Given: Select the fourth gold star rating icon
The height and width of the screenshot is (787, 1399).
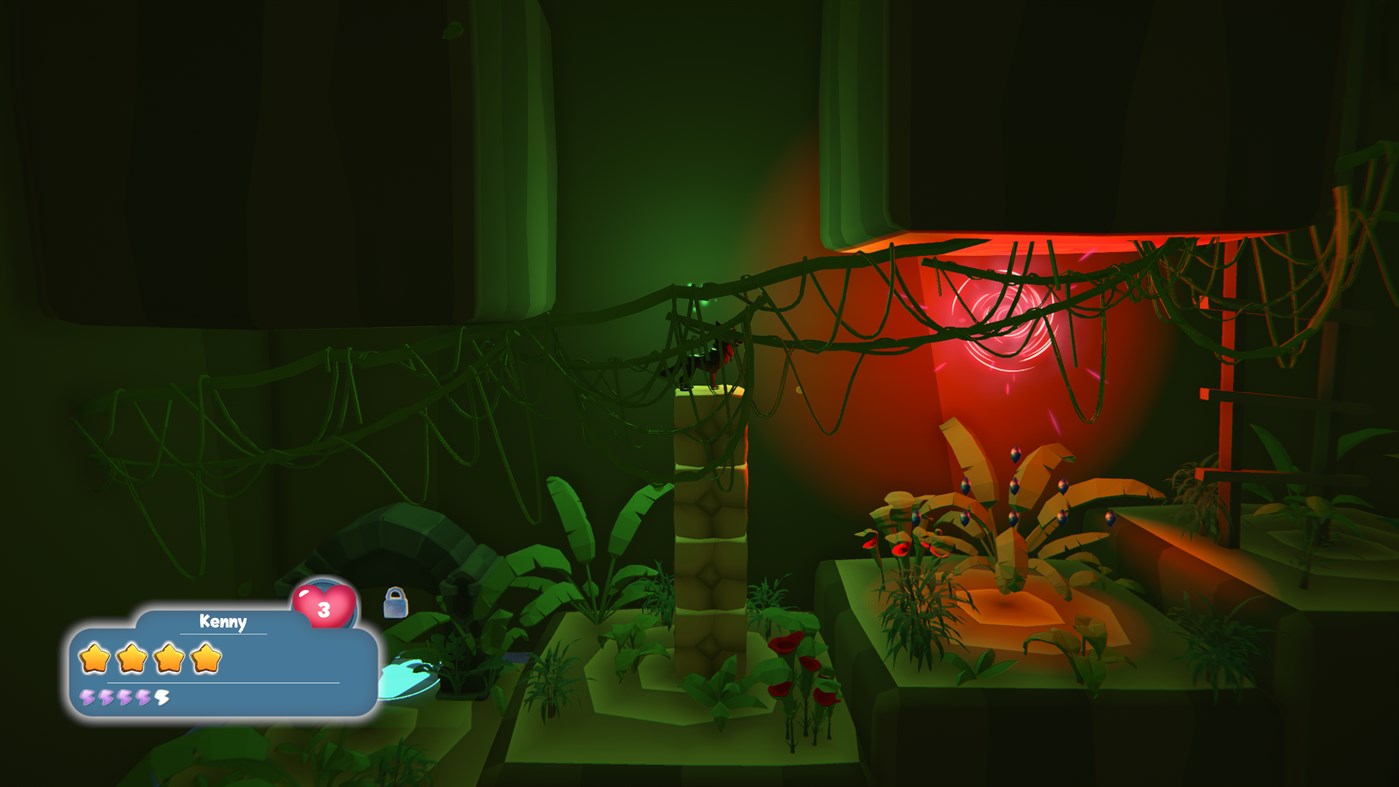Looking at the screenshot, I should pos(204,660).
